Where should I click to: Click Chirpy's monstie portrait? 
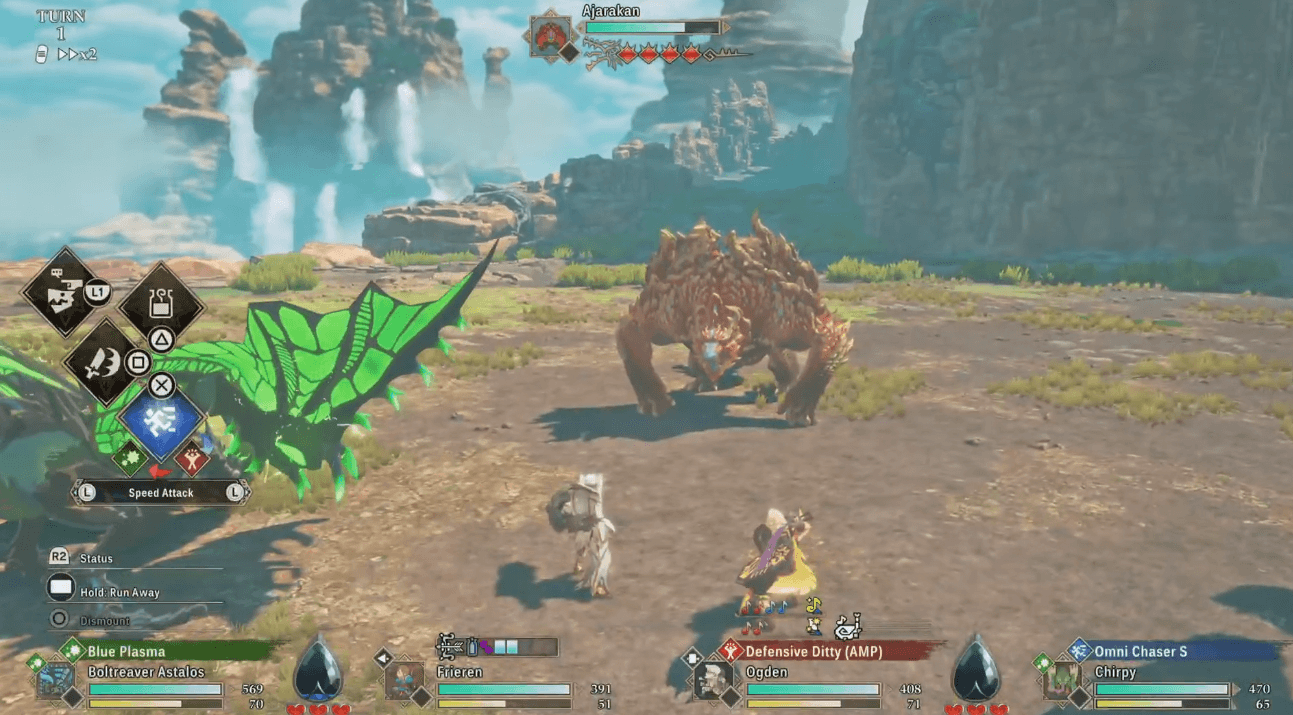click(x=1061, y=681)
